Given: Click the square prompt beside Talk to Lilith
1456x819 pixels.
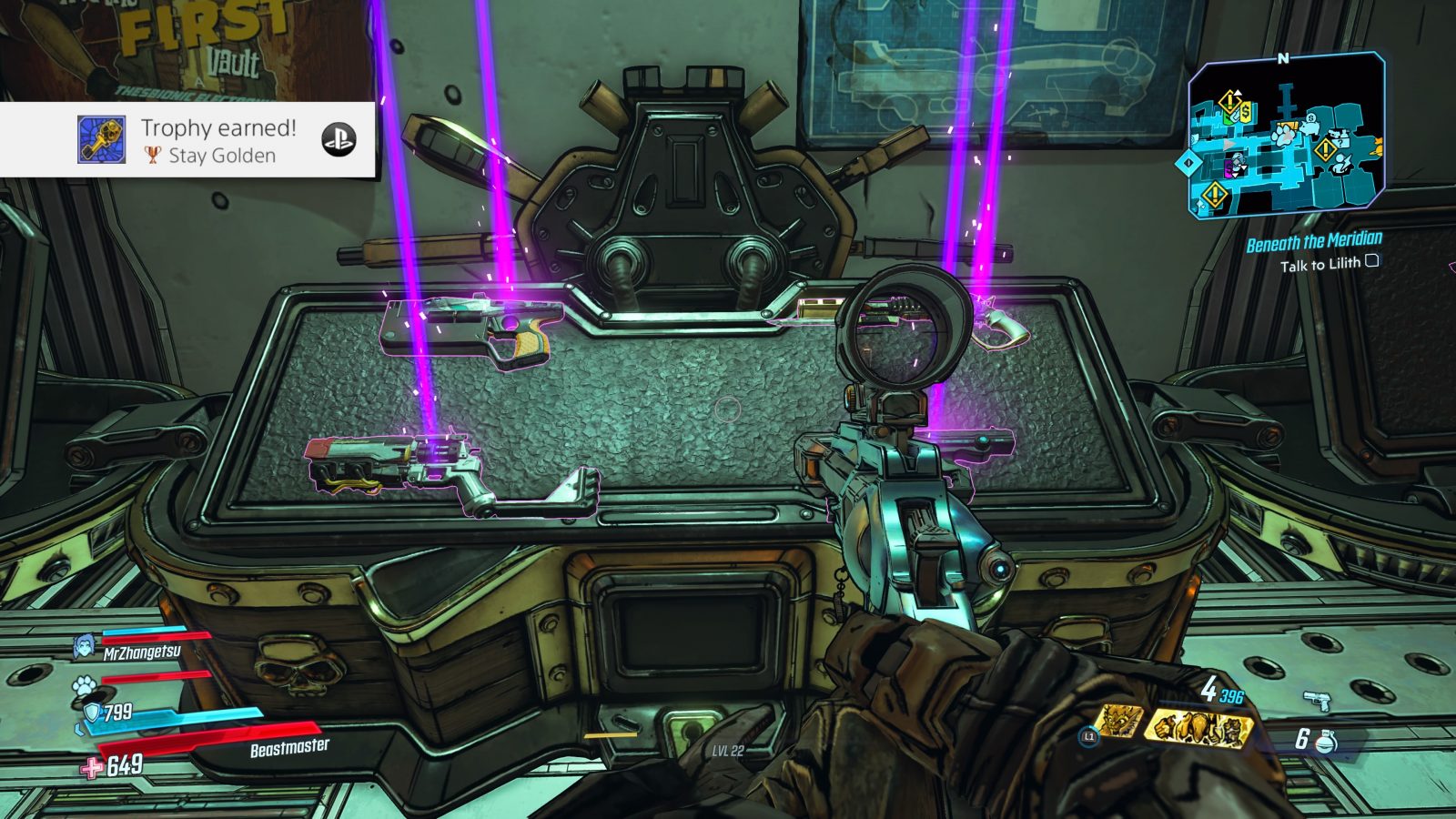Looking at the screenshot, I should [1373, 259].
